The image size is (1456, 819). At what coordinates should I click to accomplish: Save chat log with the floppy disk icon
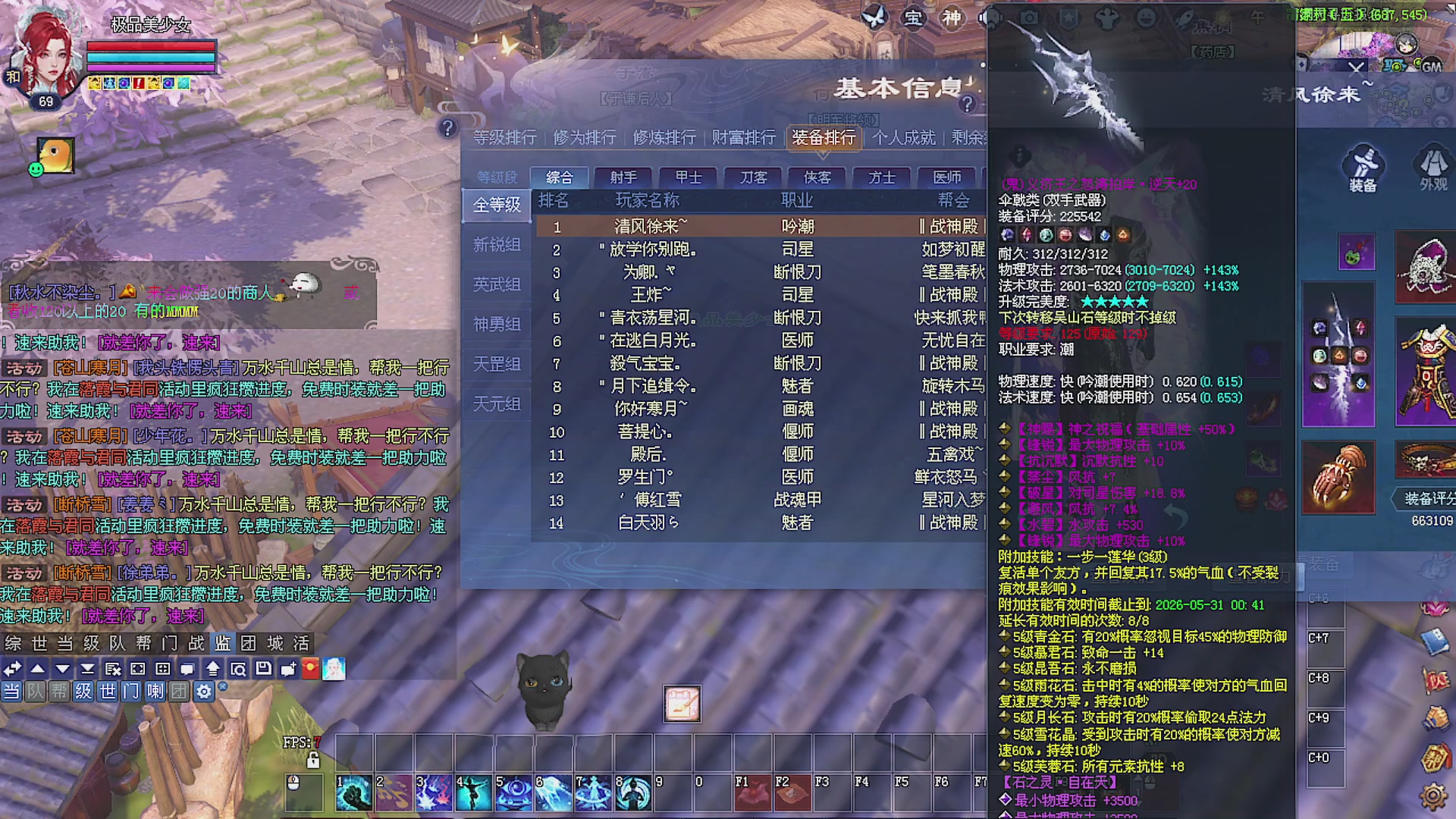(263, 668)
